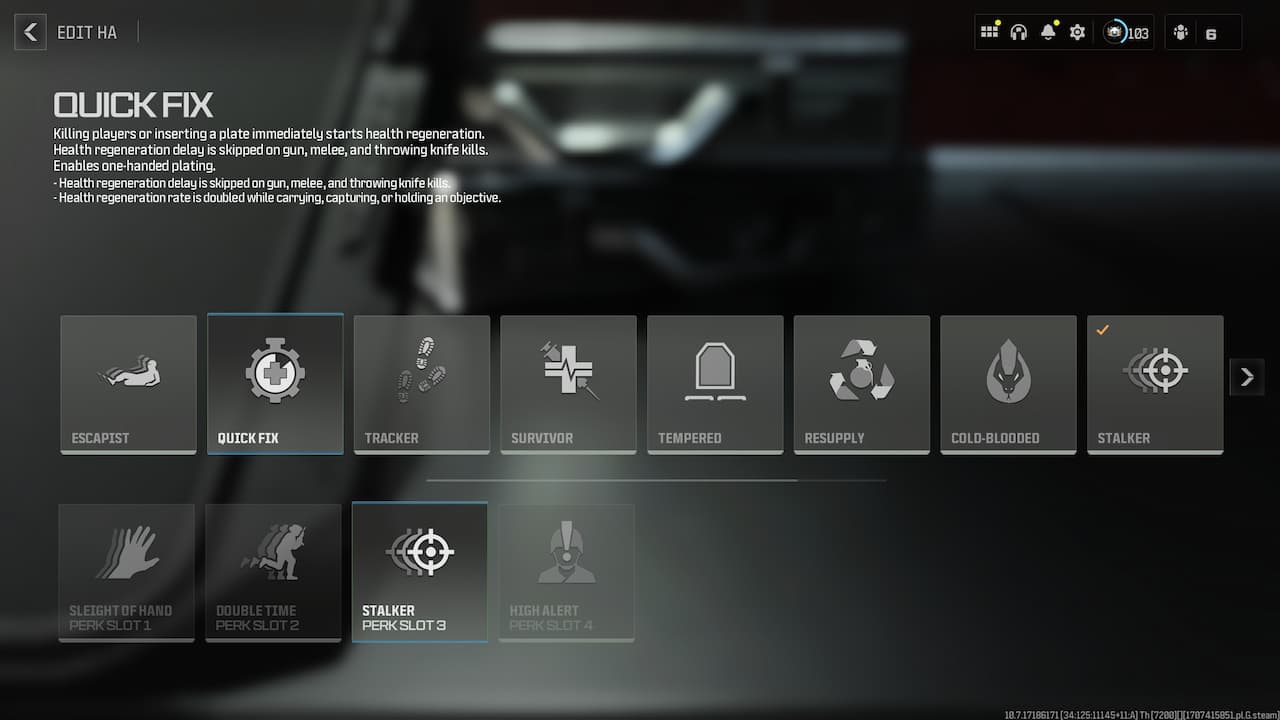
Task: Open the settings gear
Action: [x=1077, y=31]
